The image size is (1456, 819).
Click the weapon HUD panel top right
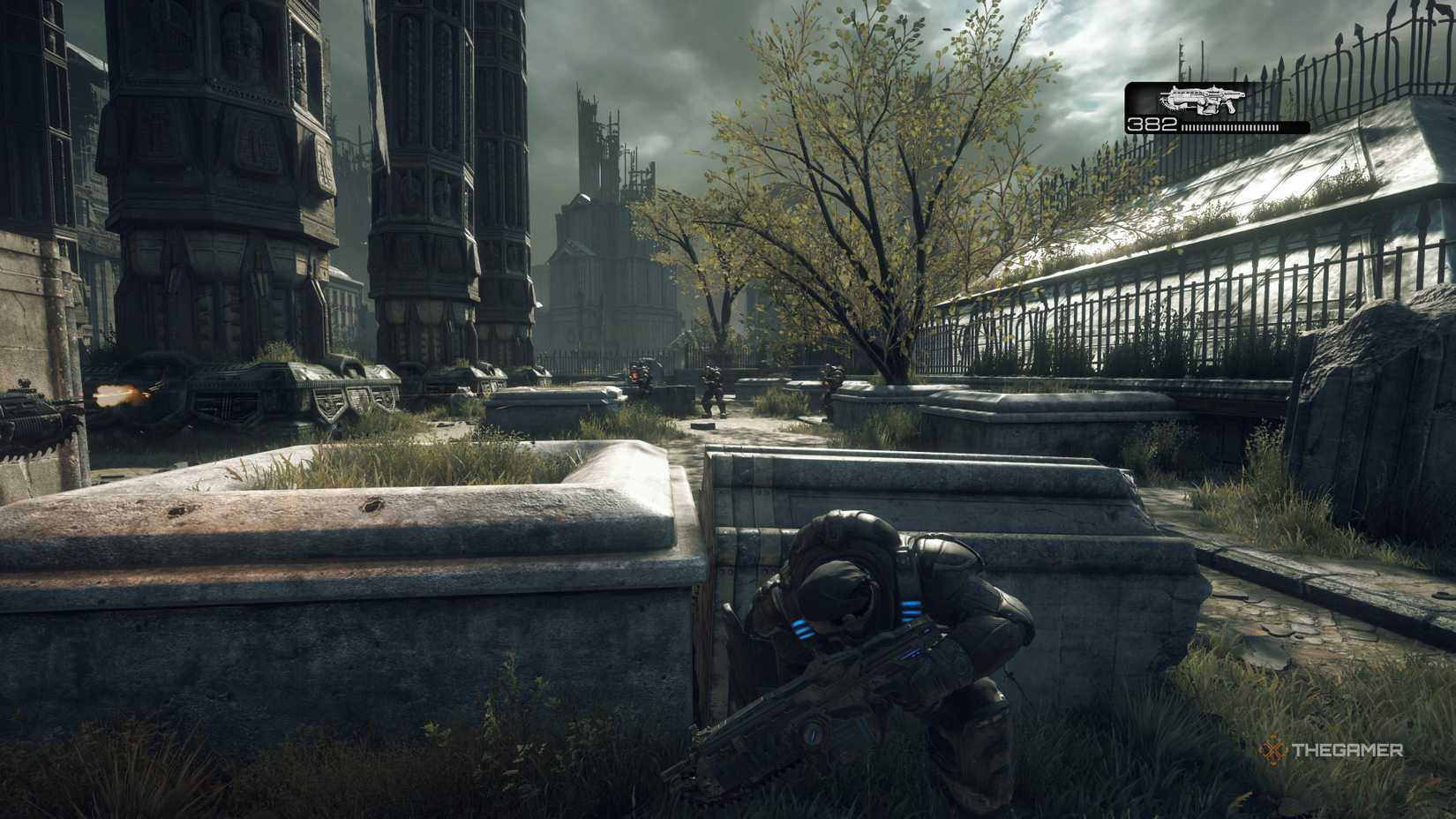1218,106
